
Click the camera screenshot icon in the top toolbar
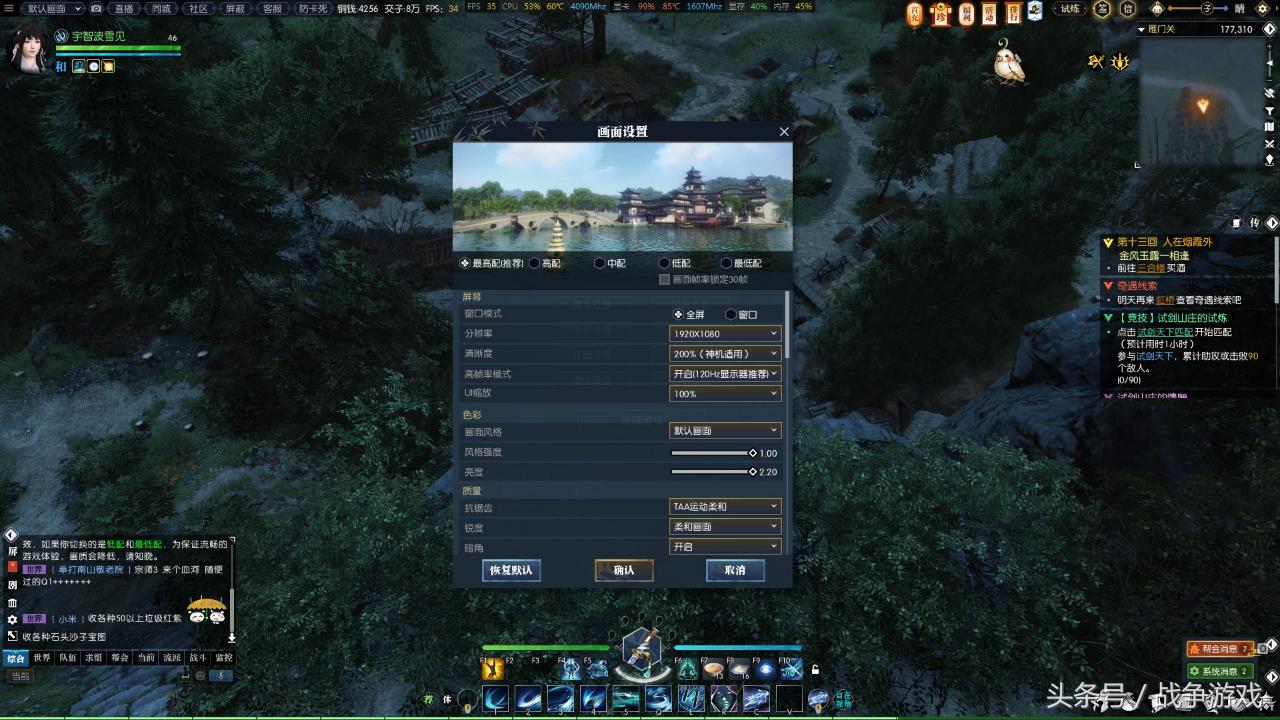tap(95, 9)
